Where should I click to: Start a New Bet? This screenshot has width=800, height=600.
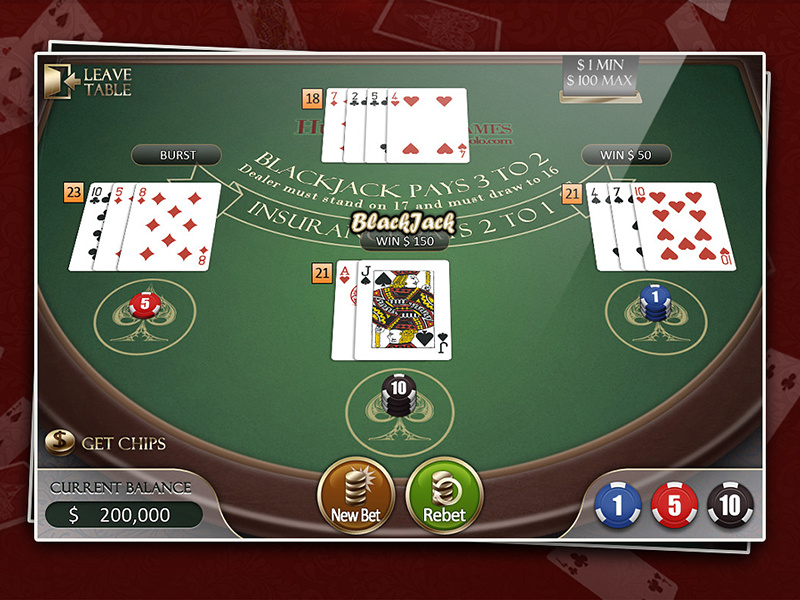click(x=355, y=495)
